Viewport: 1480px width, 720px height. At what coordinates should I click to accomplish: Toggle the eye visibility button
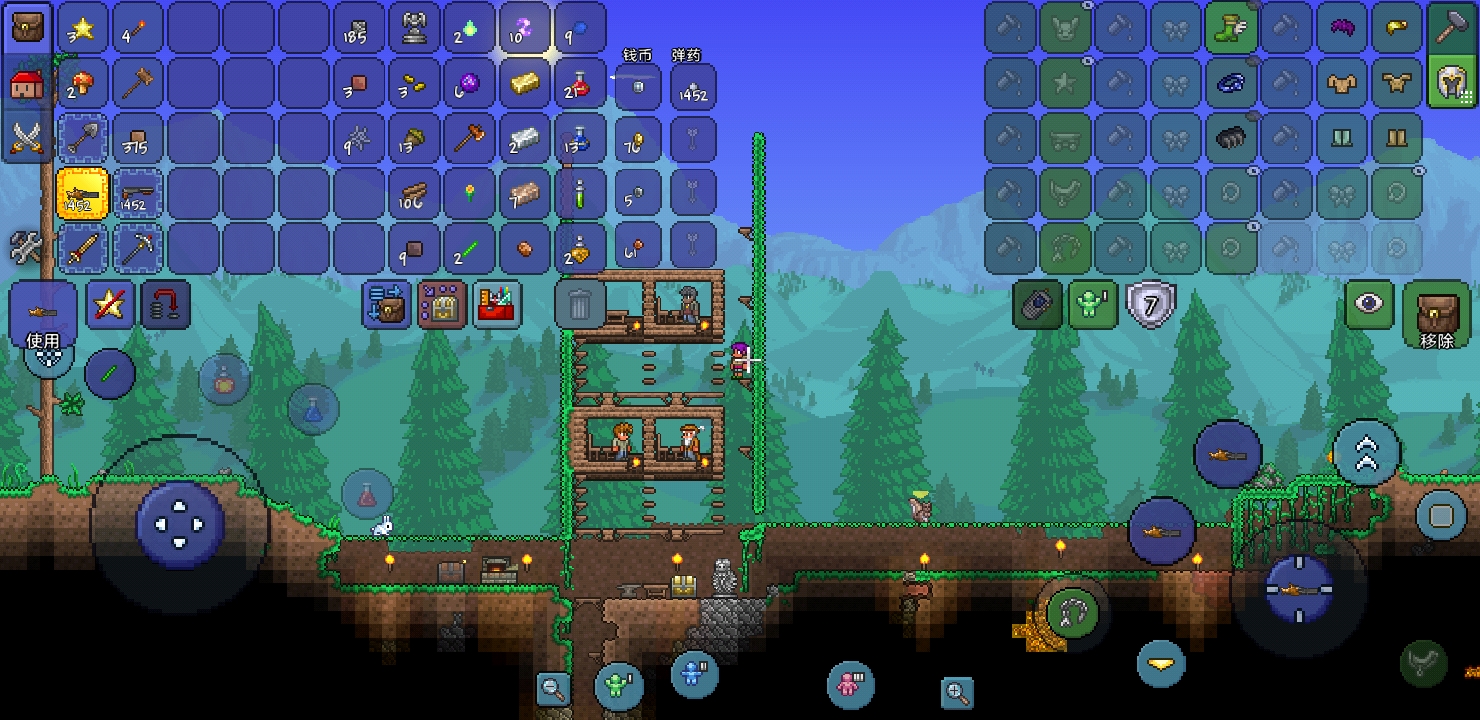[x=1368, y=304]
